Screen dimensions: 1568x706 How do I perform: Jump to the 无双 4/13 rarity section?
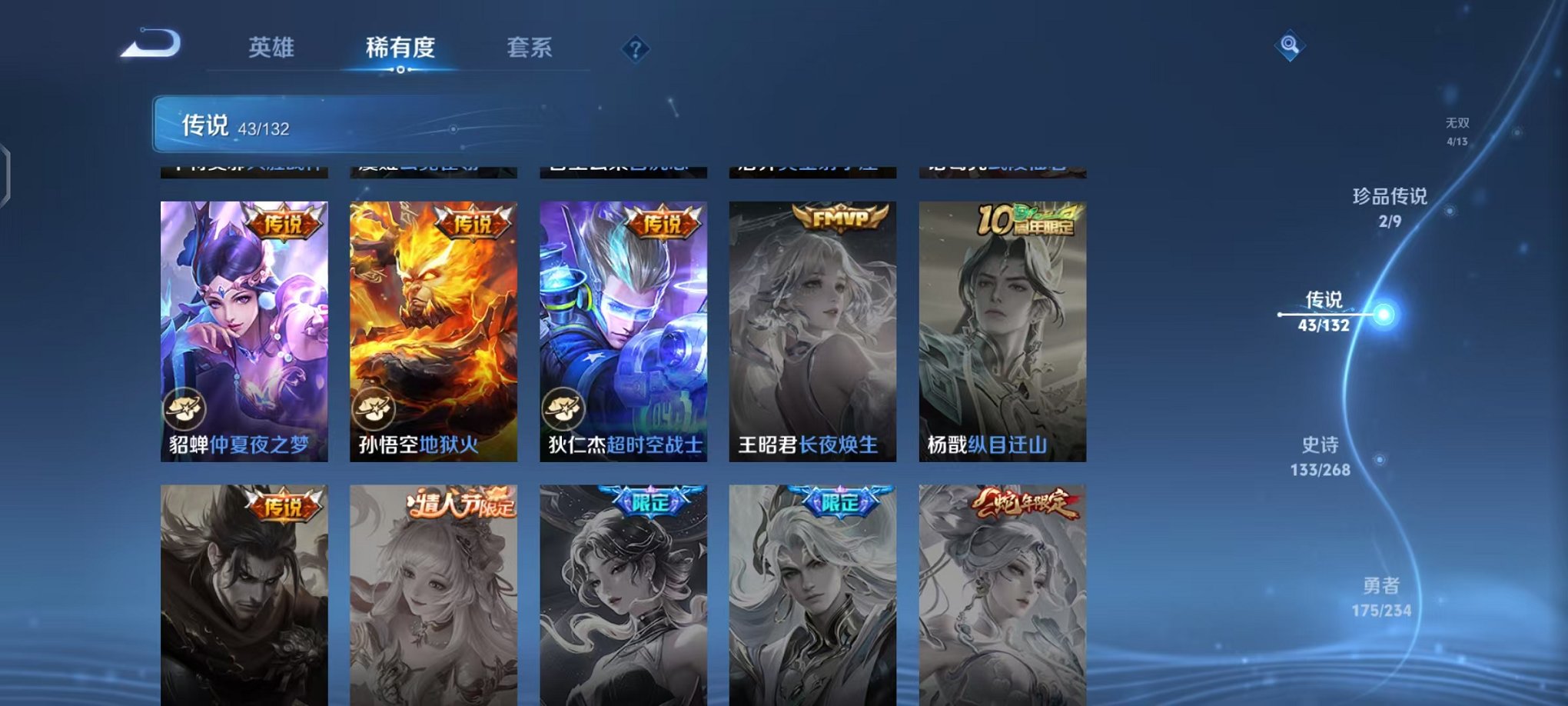[x=1458, y=129]
